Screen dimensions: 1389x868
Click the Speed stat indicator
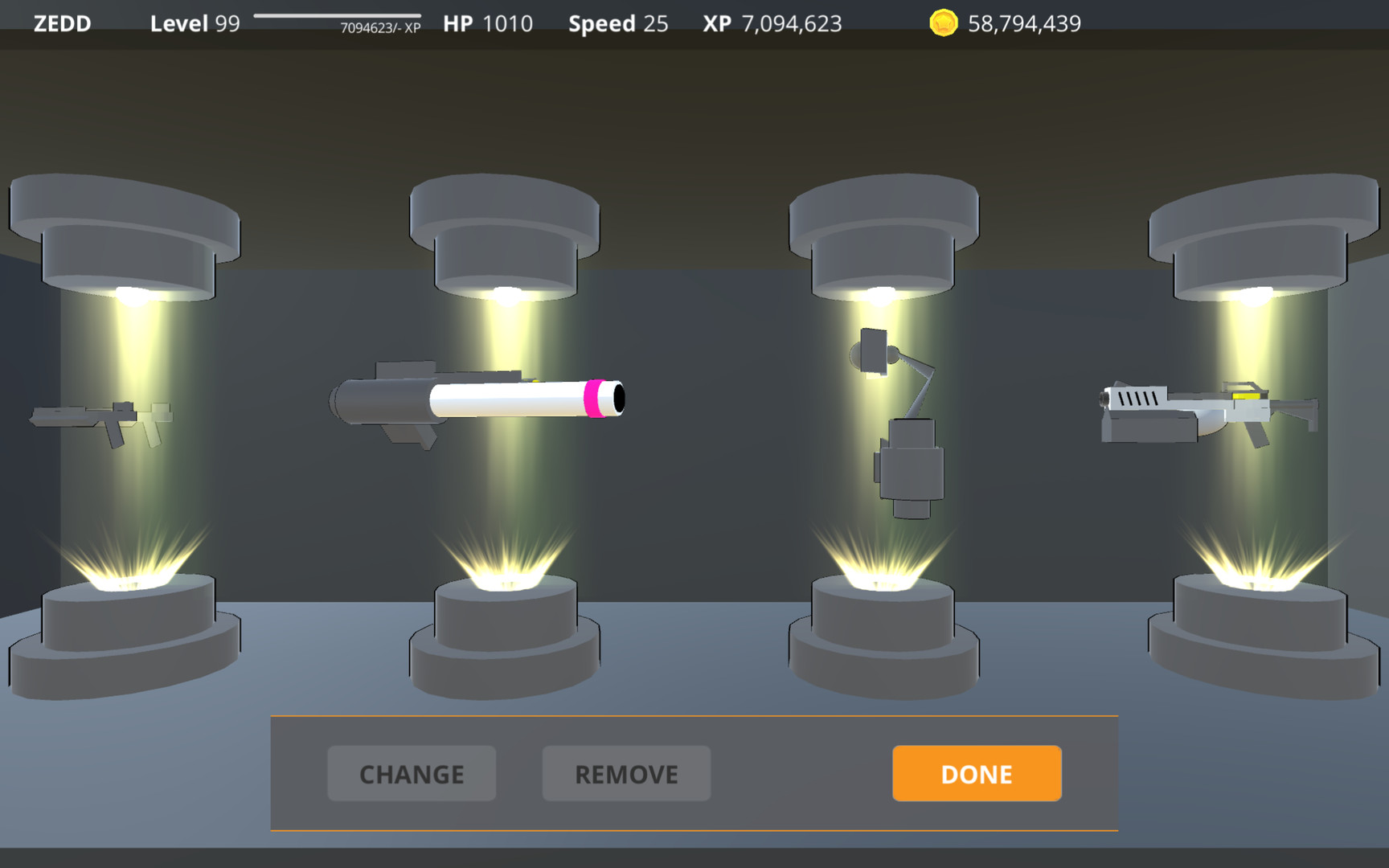click(617, 23)
